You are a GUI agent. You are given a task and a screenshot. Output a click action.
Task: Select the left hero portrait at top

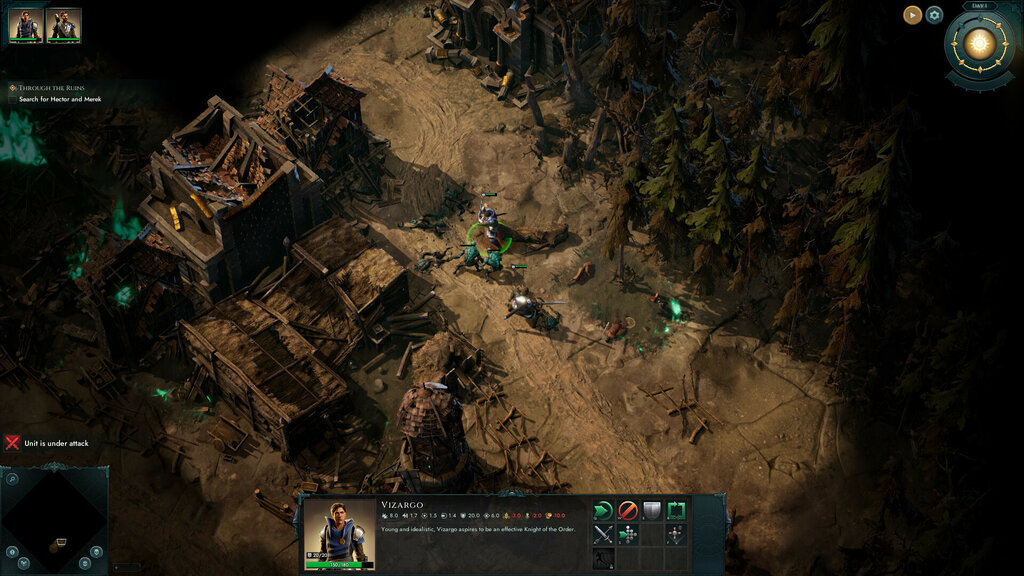tap(26, 26)
